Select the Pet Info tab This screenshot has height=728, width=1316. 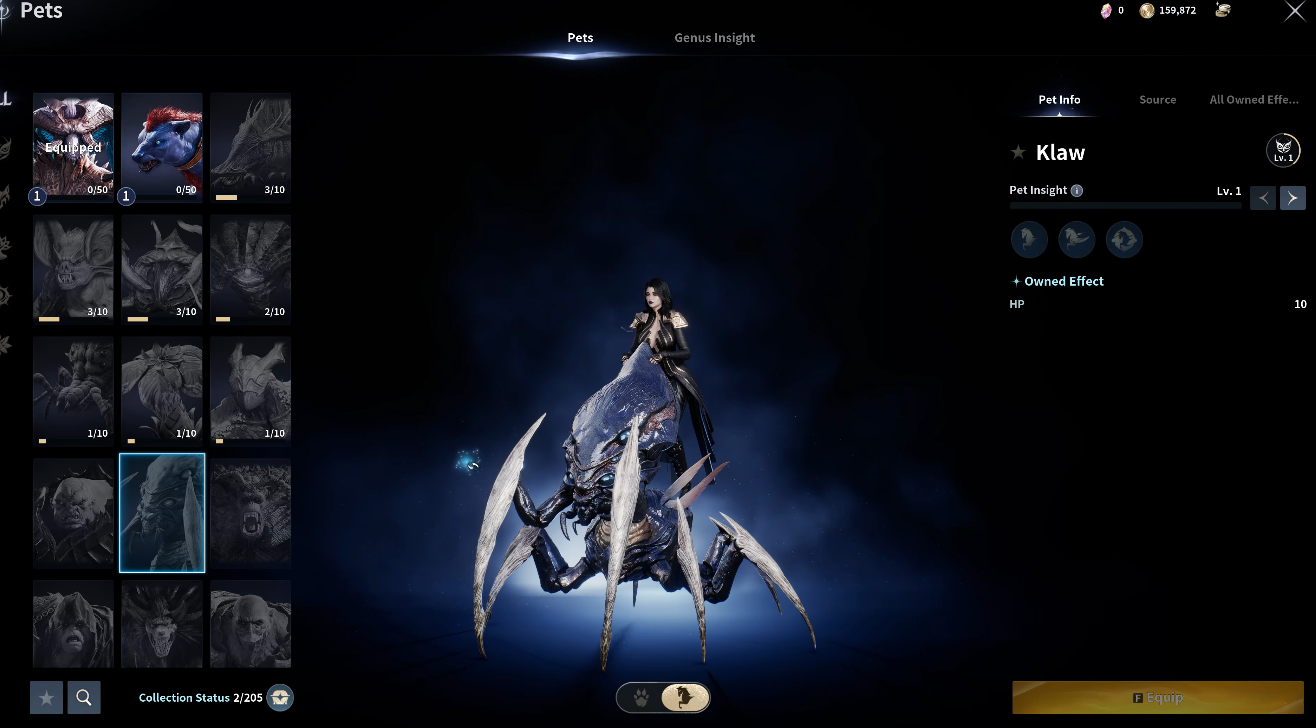pyautogui.click(x=1059, y=100)
